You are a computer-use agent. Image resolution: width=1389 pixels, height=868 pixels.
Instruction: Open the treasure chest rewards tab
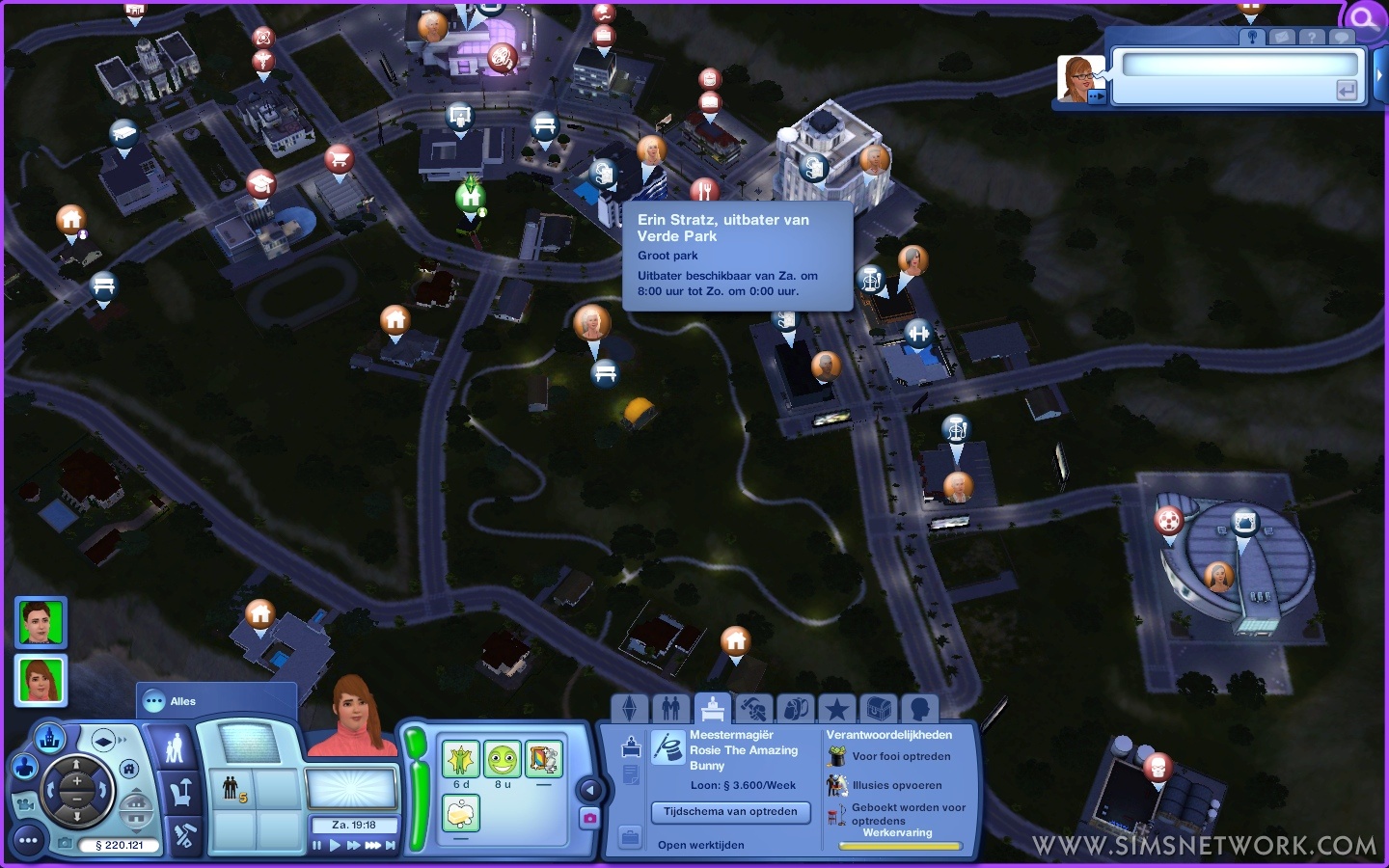coord(879,709)
